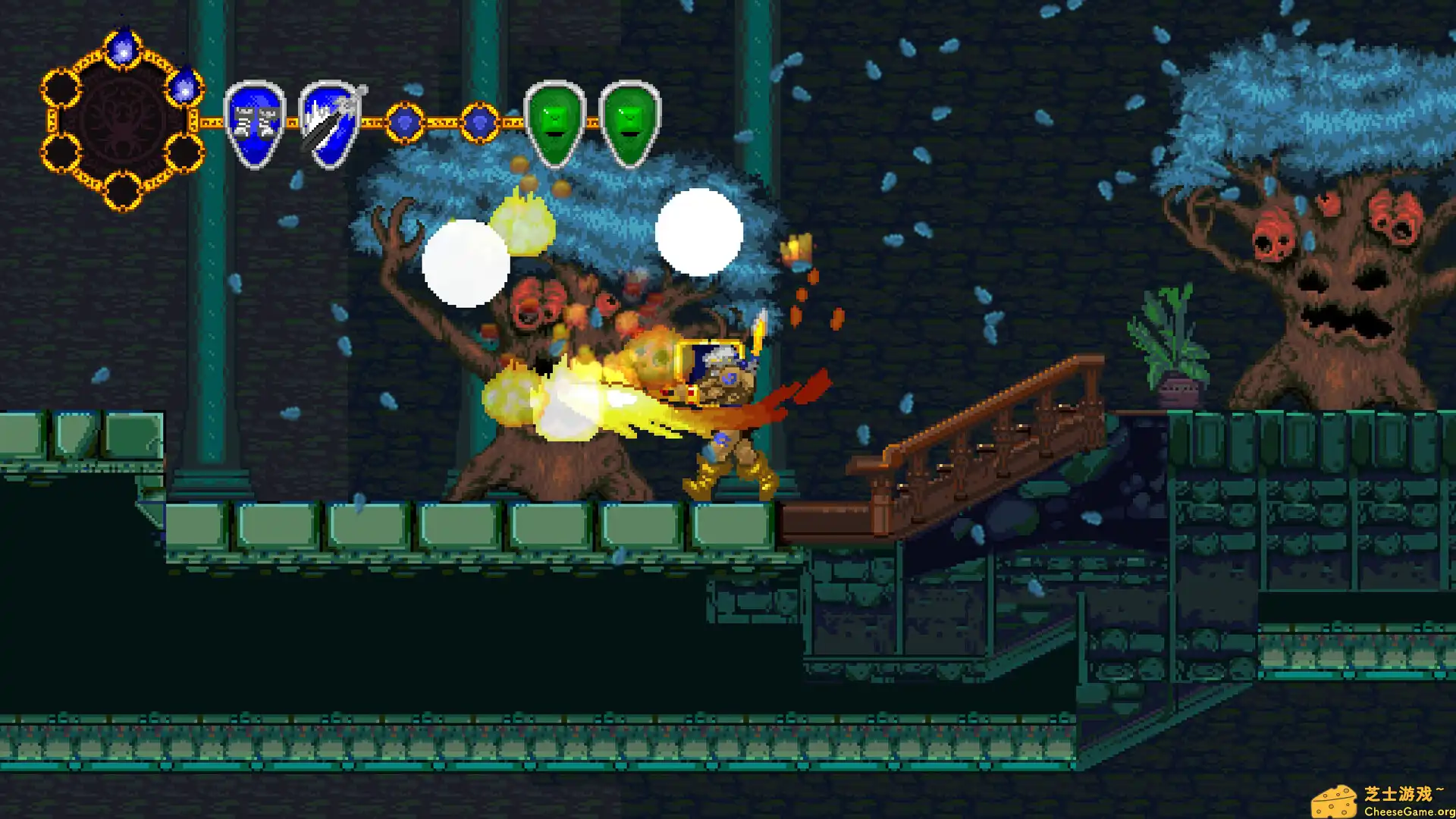Toggle the empty bottom socket of the medallion
Viewport: 1456px width, 819px height.
[x=123, y=190]
